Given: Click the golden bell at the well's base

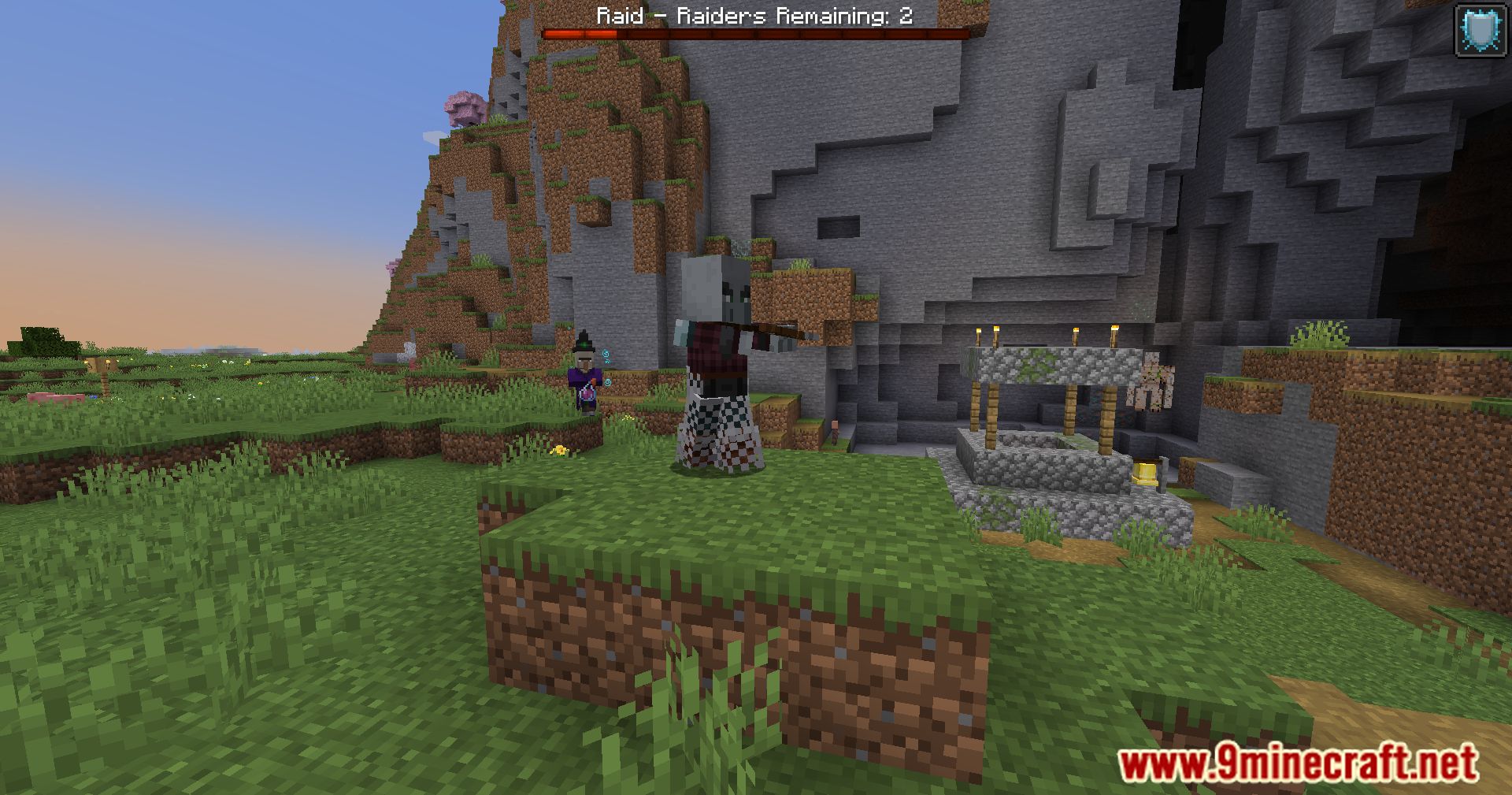Looking at the screenshot, I should (1145, 473).
